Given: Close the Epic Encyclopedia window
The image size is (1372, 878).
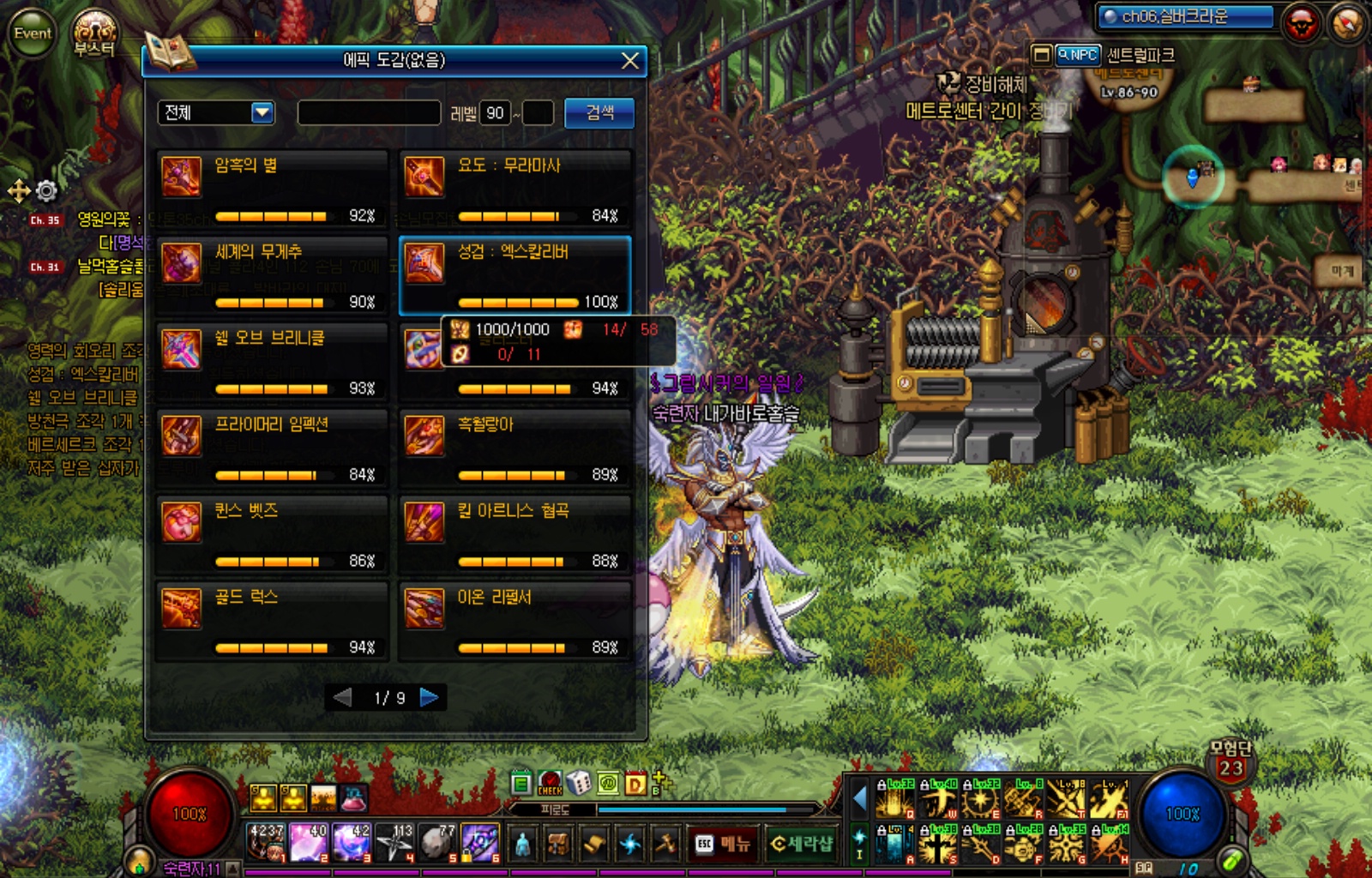Looking at the screenshot, I should [x=629, y=61].
